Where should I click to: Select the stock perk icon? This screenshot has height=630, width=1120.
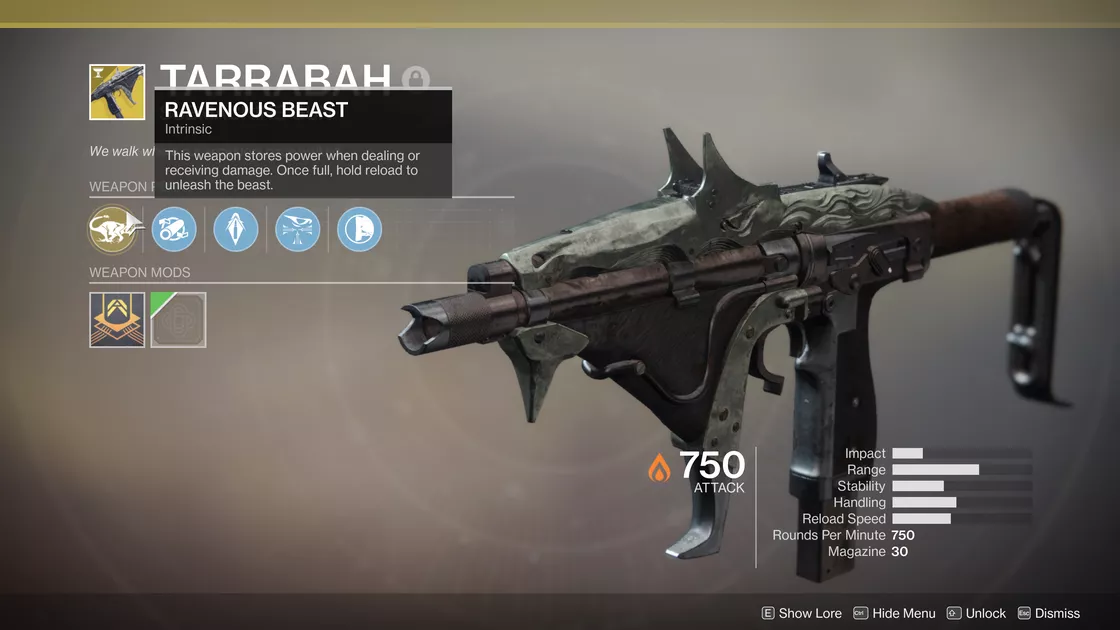359,230
